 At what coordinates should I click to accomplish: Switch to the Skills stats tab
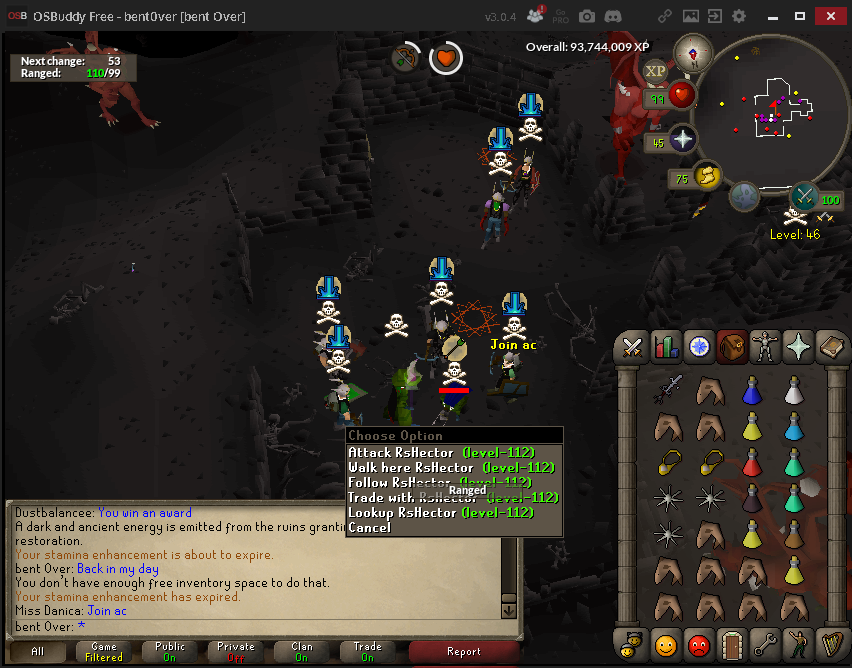[665, 347]
